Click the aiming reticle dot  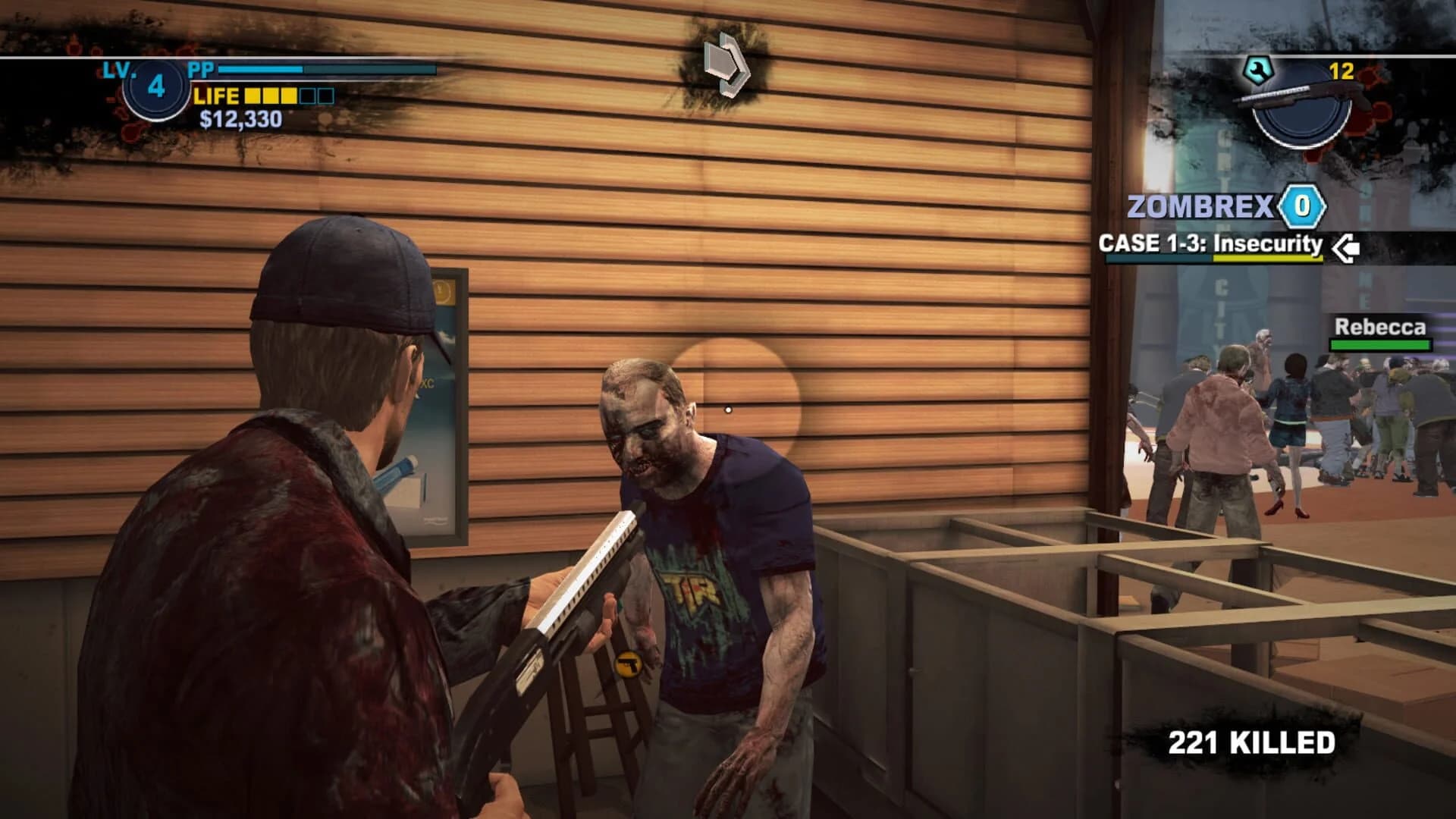pyautogui.click(x=730, y=408)
